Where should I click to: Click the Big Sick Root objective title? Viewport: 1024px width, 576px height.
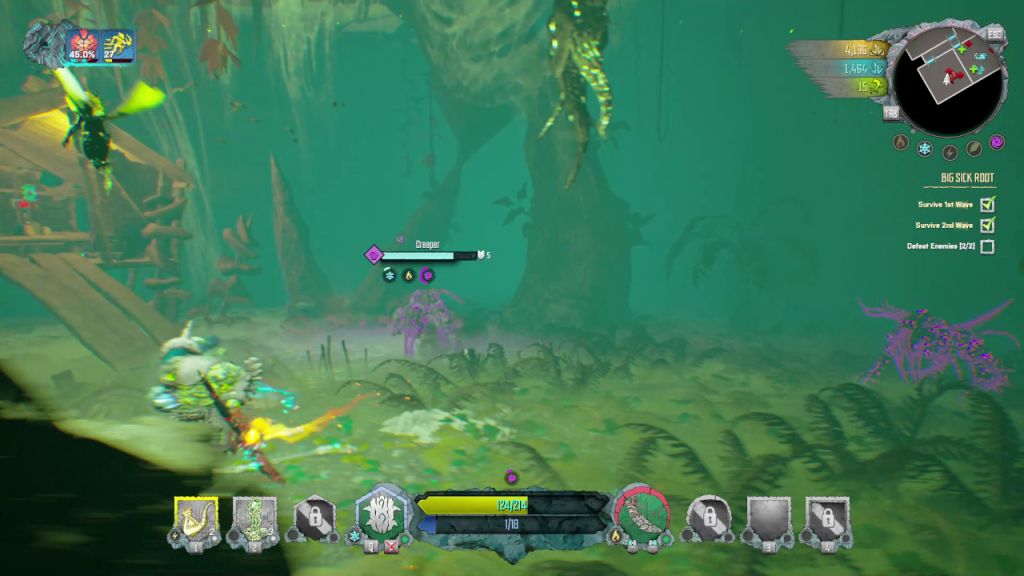[966, 179]
